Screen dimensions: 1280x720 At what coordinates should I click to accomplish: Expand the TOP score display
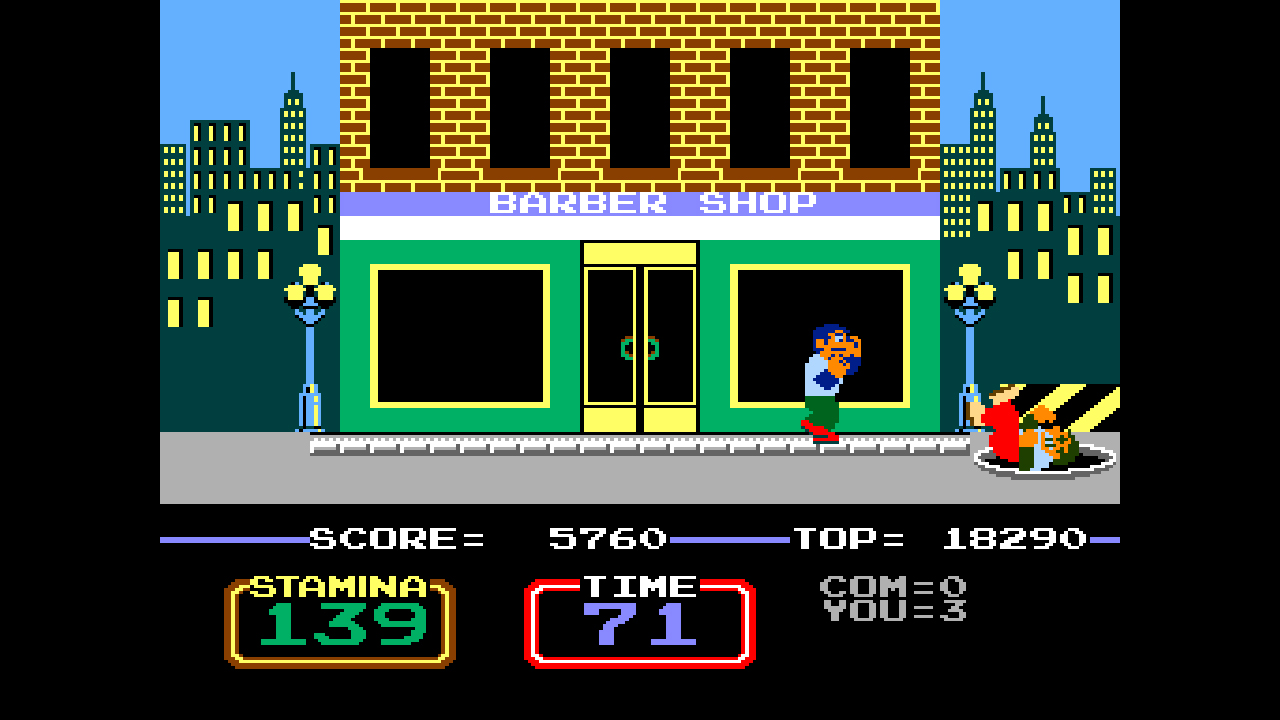(940, 538)
